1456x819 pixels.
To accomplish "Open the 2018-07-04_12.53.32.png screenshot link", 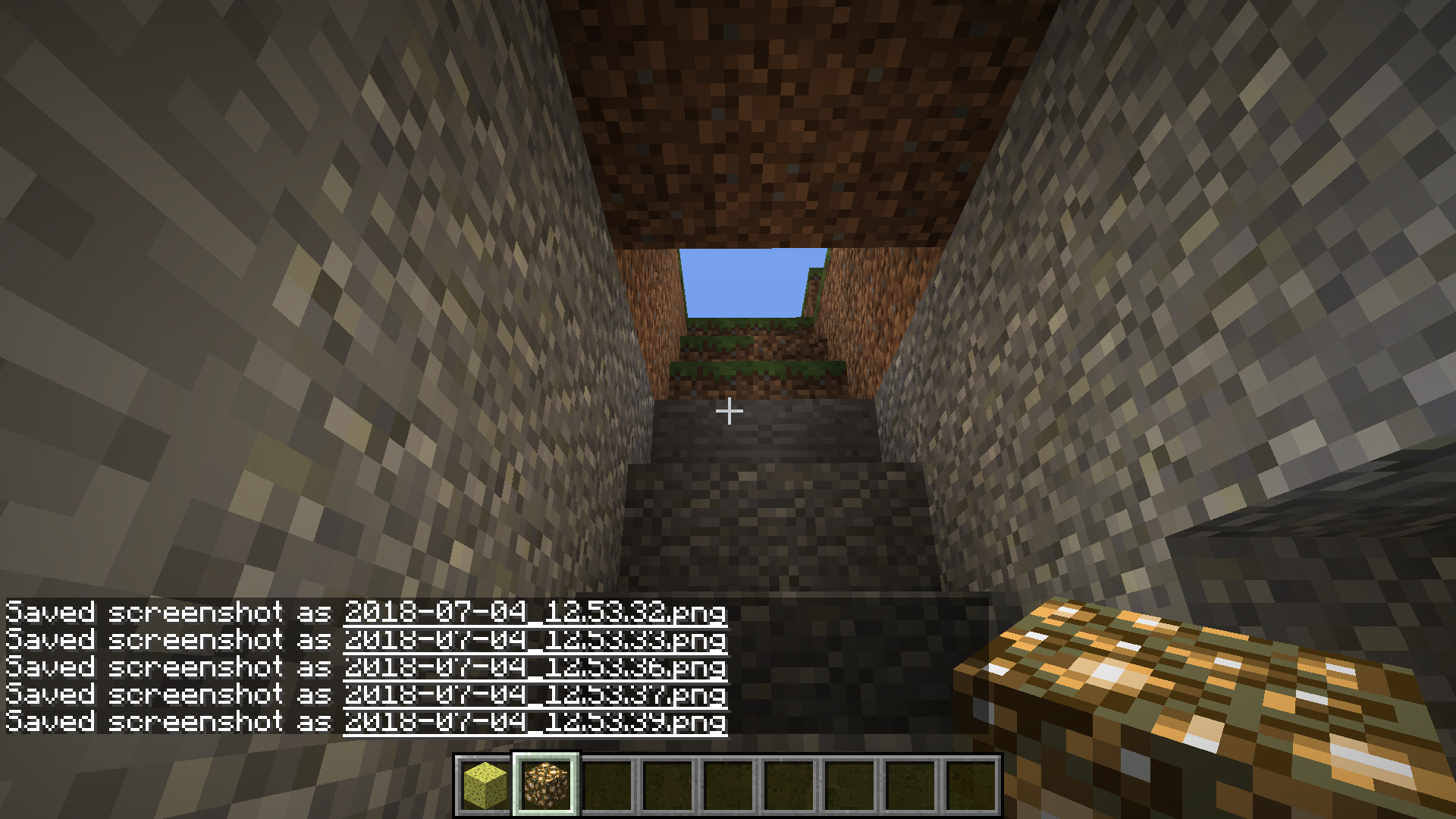I will [535, 612].
